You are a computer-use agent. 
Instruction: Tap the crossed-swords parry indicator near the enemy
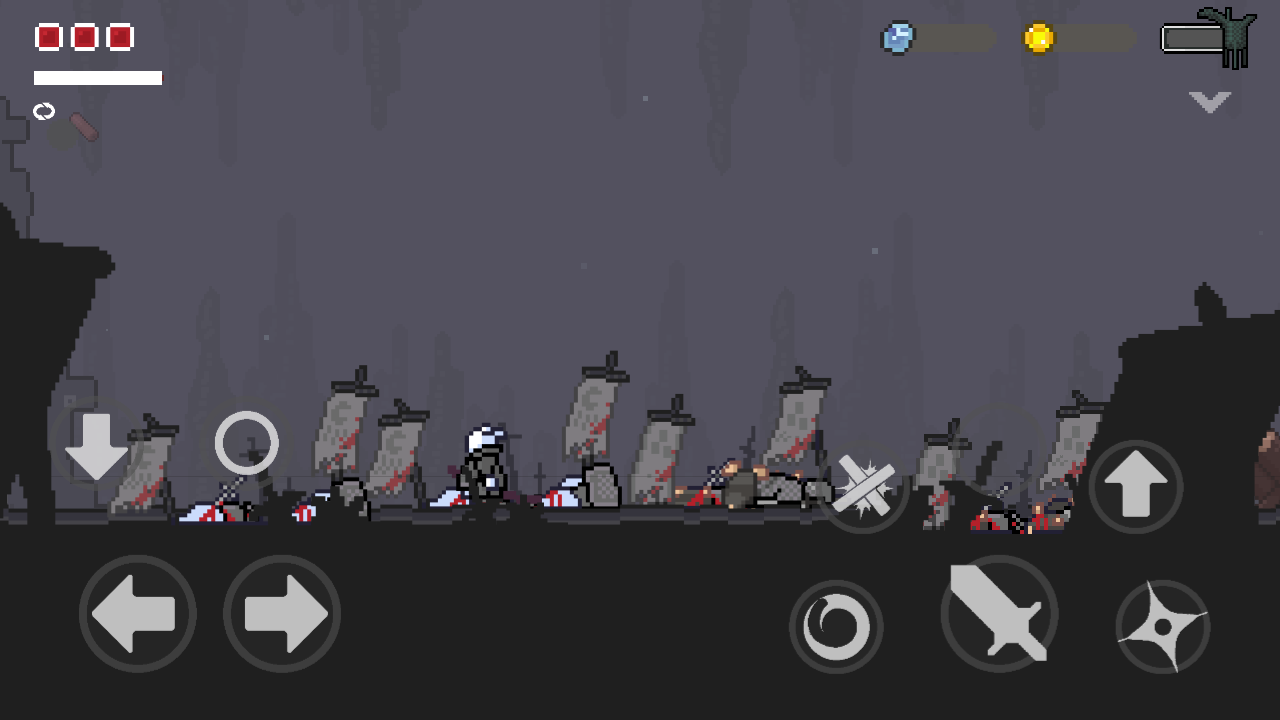click(x=865, y=487)
